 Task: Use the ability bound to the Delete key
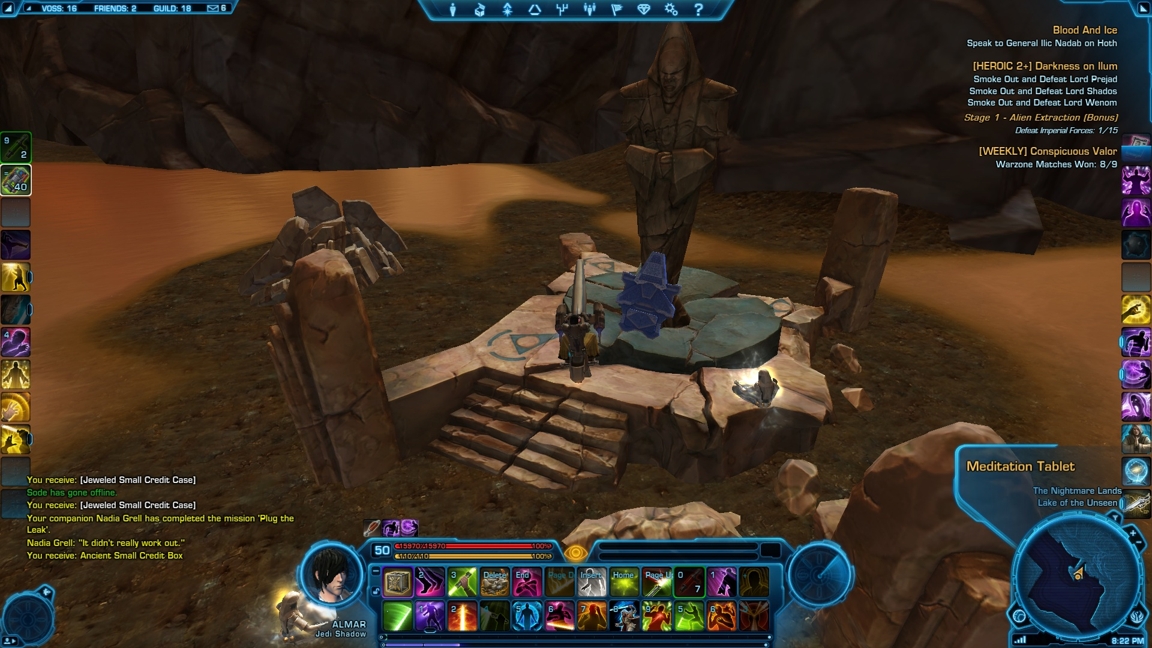(494, 582)
